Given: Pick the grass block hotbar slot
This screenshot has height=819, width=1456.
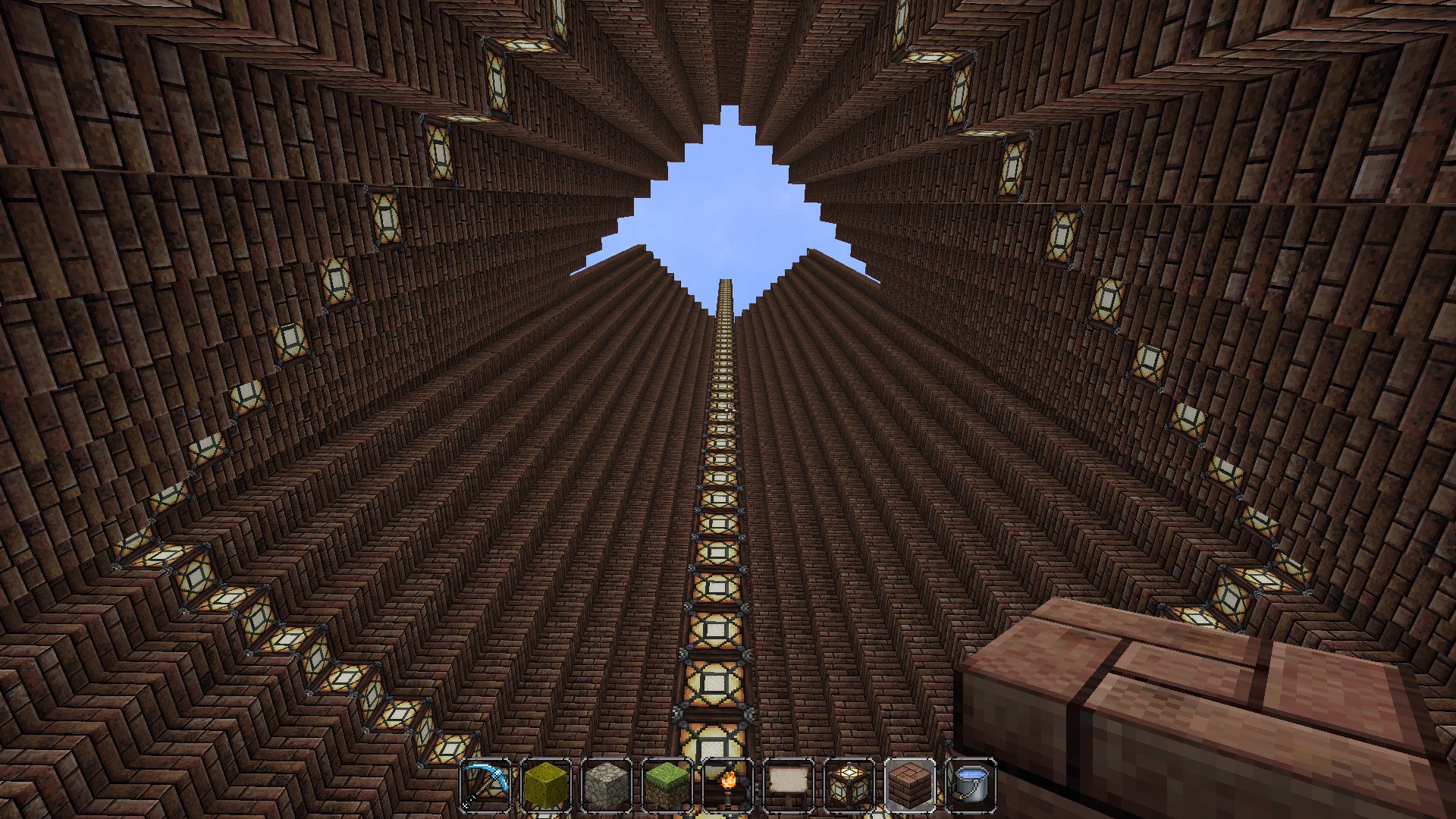Looking at the screenshot, I should point(667,784).
